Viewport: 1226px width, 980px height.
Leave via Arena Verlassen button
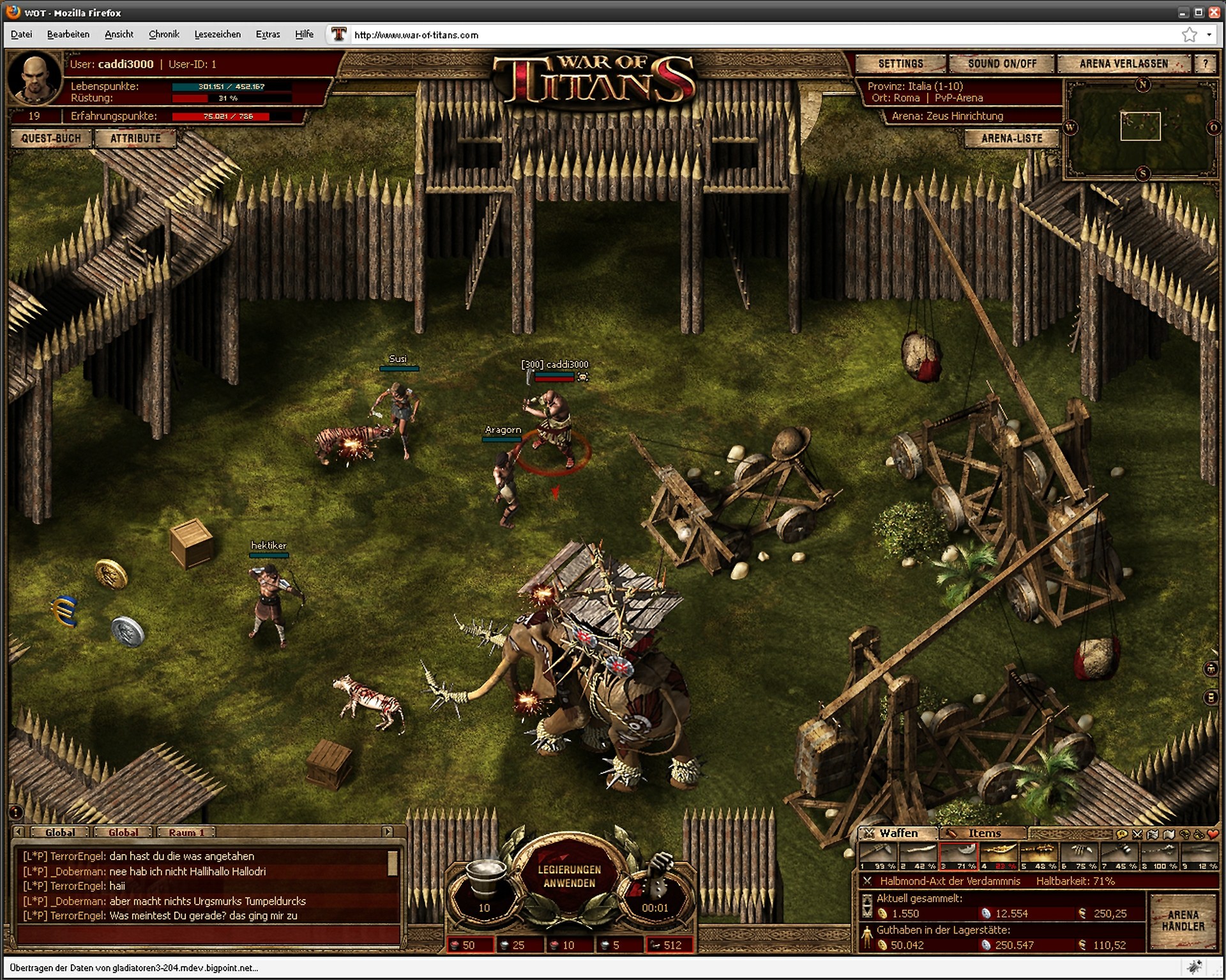click(x=1123, y=64)
